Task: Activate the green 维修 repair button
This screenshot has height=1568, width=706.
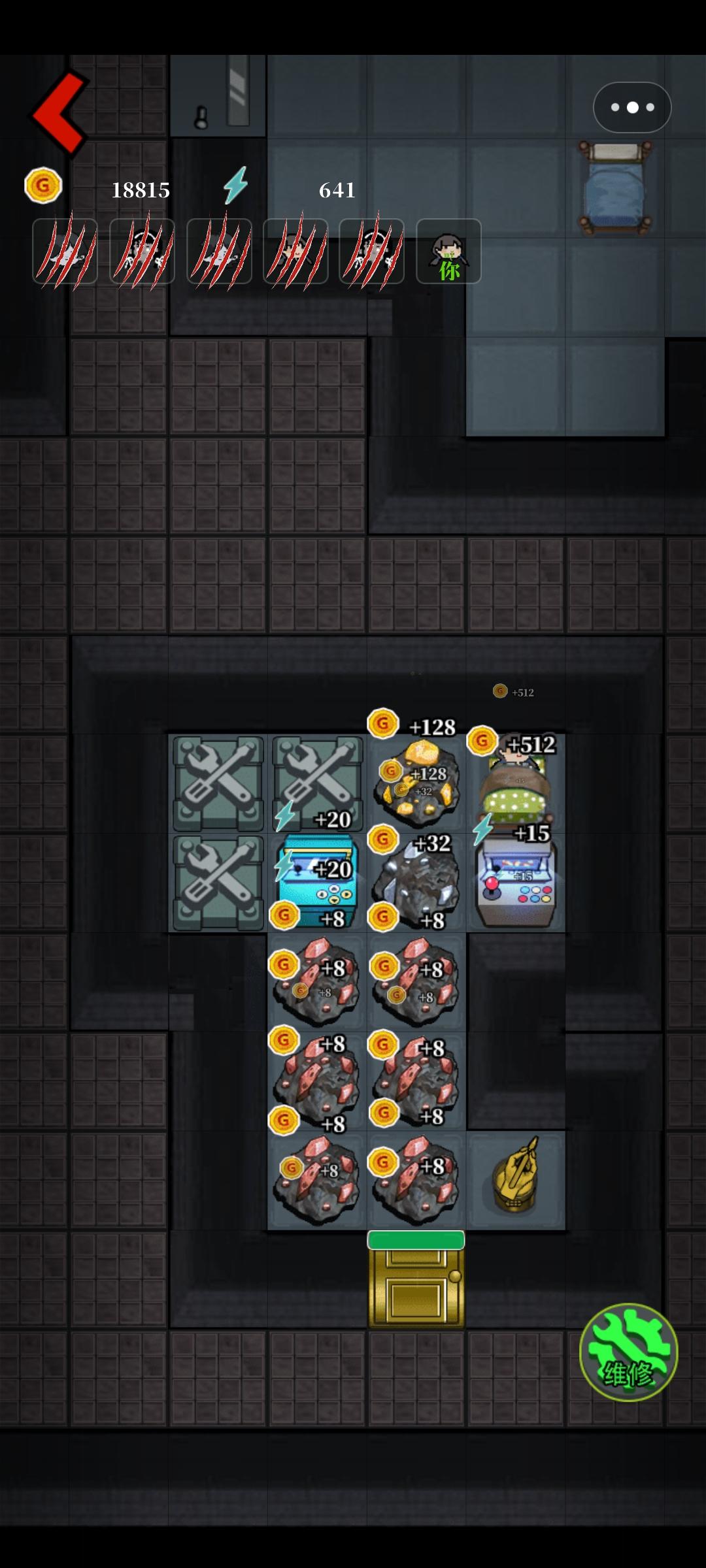Action: 628,1352
